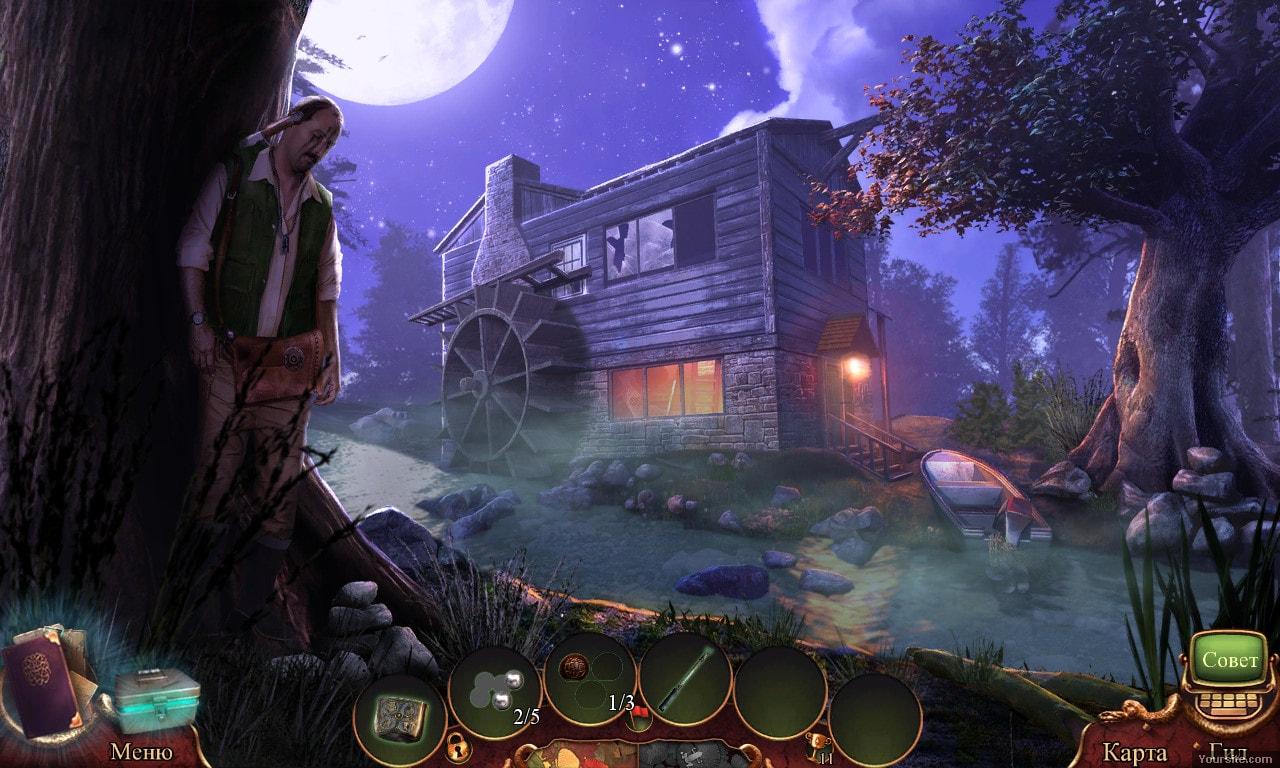Toggle the inventory padlock lock
The image size is (1280, 768).
coord(455,745)
